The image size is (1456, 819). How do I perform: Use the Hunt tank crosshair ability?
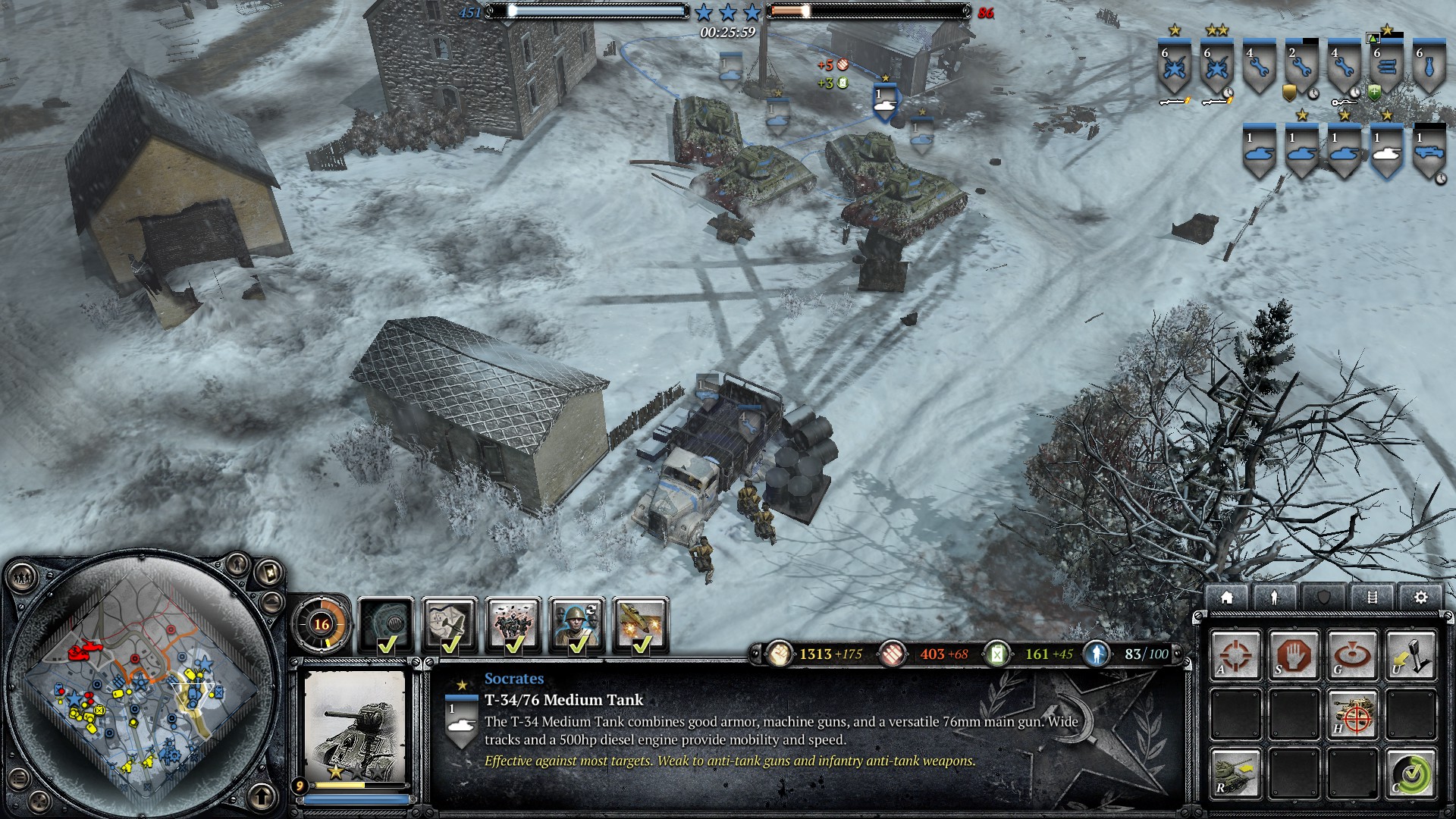click(x=1352, y=714)
